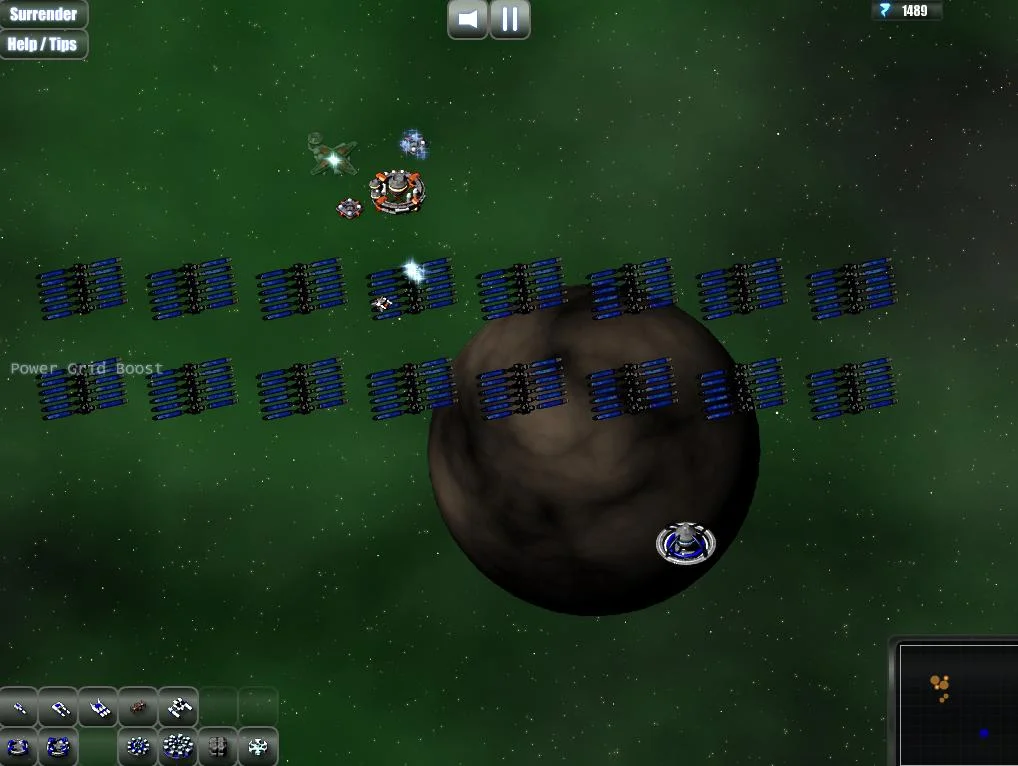Pick the large black-and-white capital ship icon
Viewport: 1018px width, 766px height.
point(178,708)
